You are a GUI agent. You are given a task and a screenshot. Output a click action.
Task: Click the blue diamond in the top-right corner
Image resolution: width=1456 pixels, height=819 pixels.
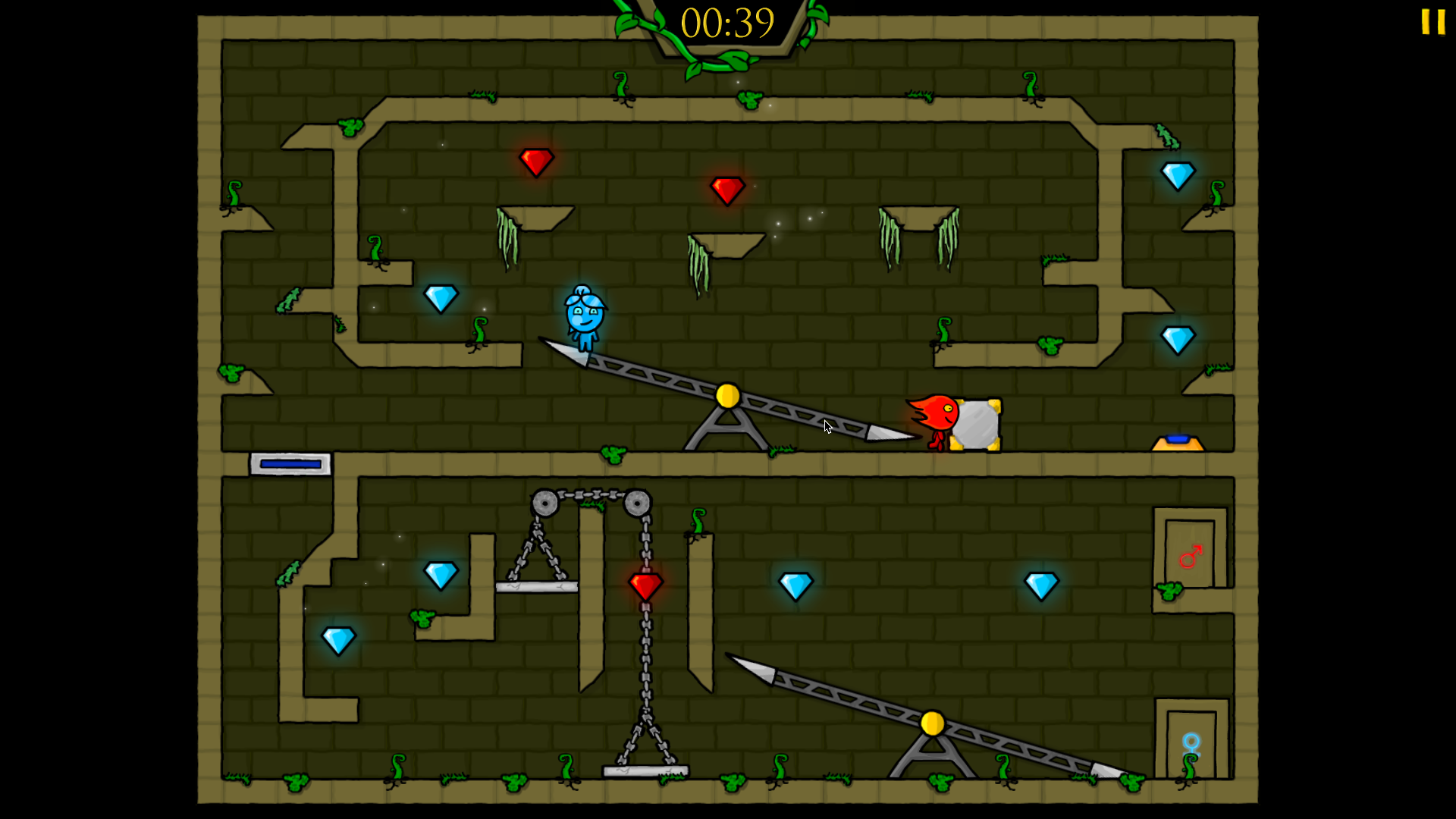[x=1178, y=175]
